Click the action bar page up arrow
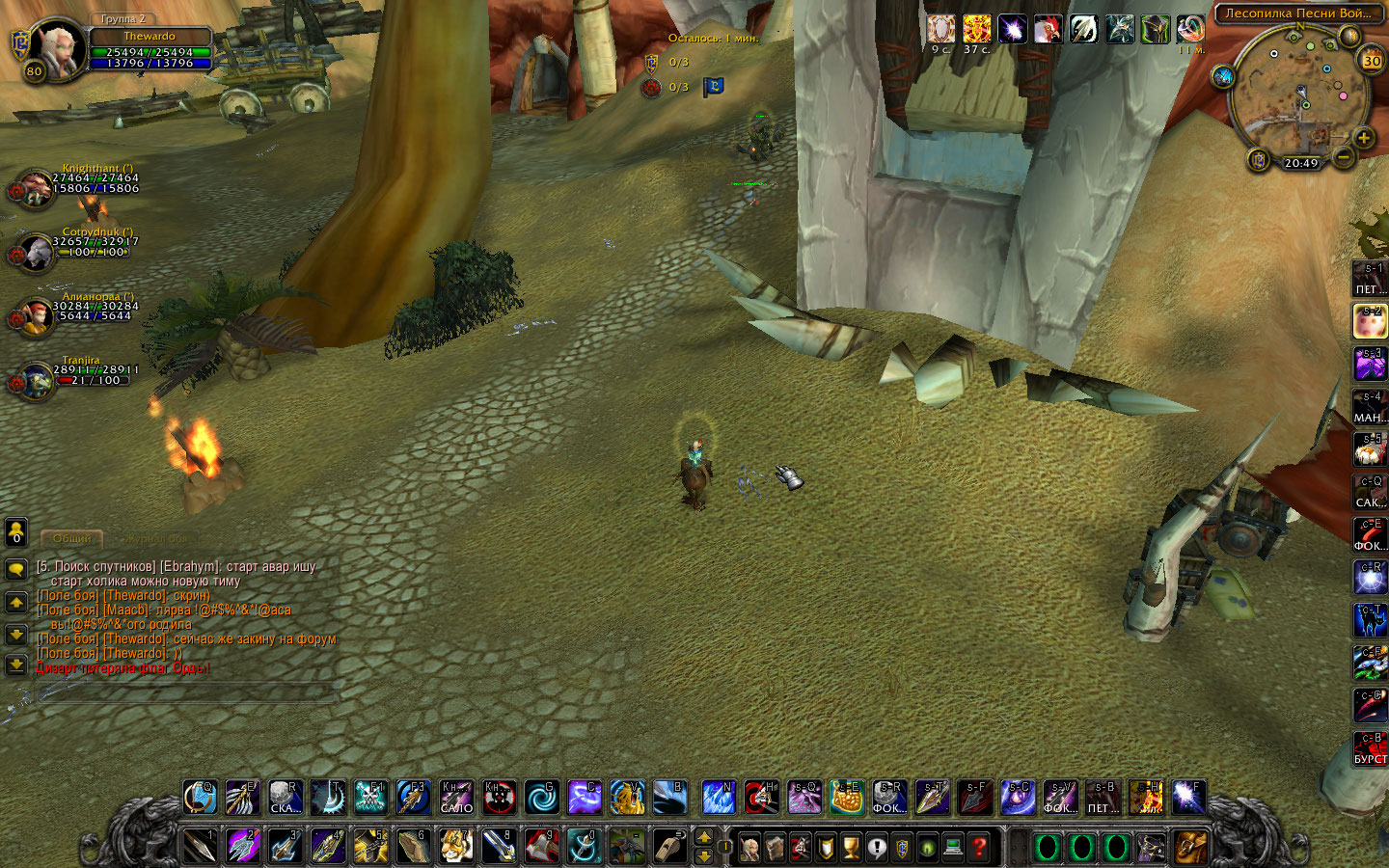This screenshot has height=868, width=1389. click(x=704, y=836)
